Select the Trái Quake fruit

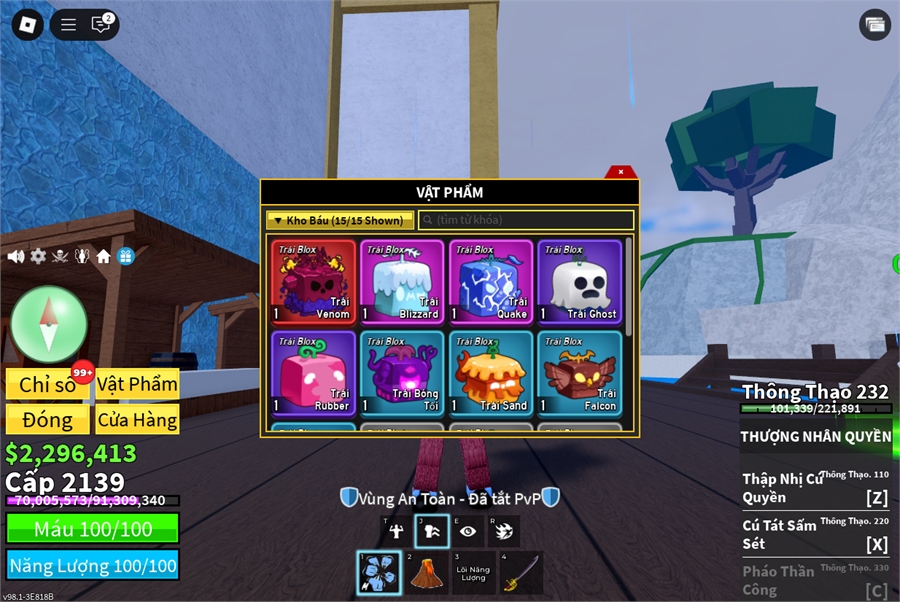coord(490,281)
